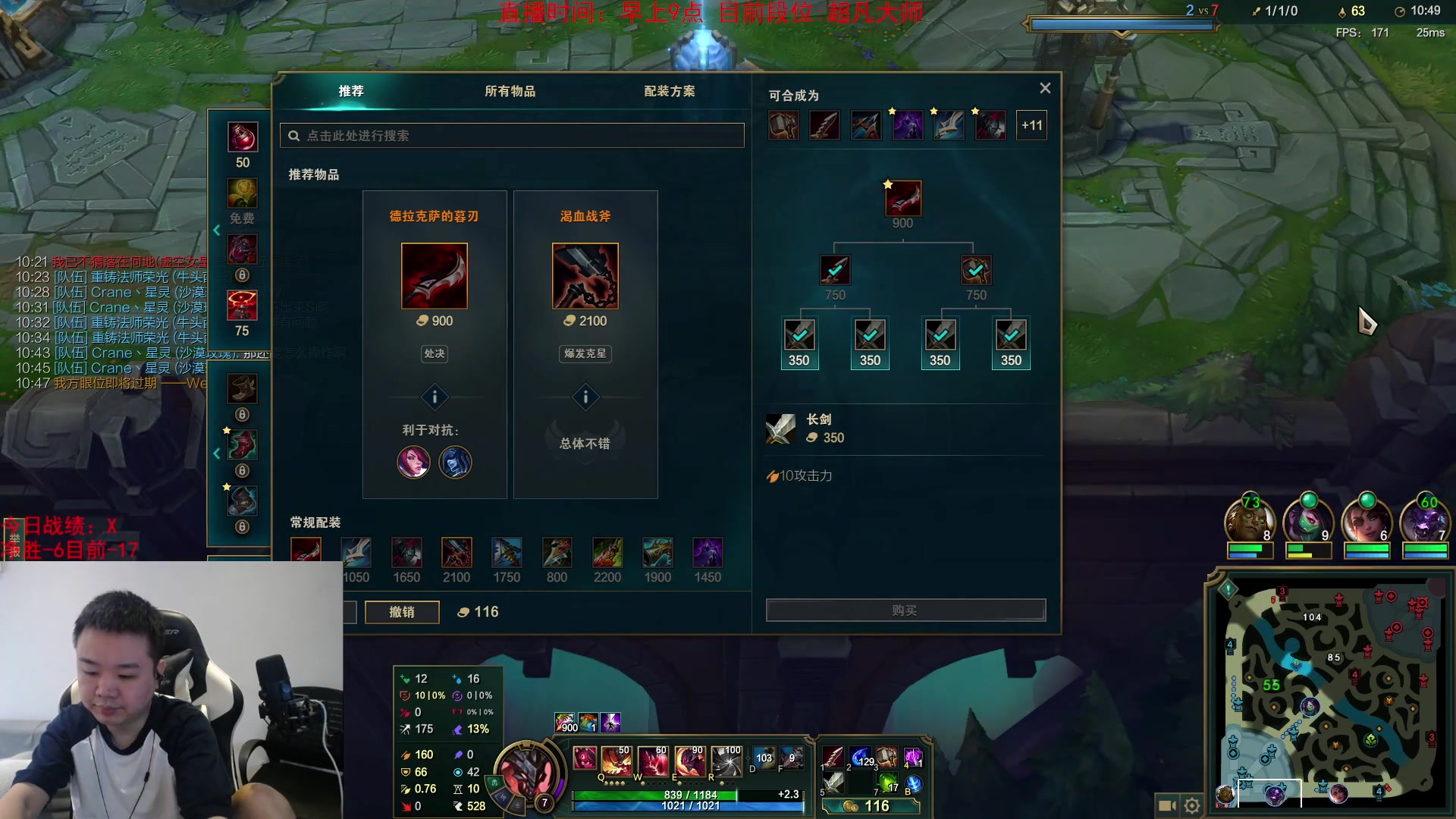Viewport: 1456px width, 819px height.
Task: Select the 900 gold item in build tree
Action: coord(903,199)
